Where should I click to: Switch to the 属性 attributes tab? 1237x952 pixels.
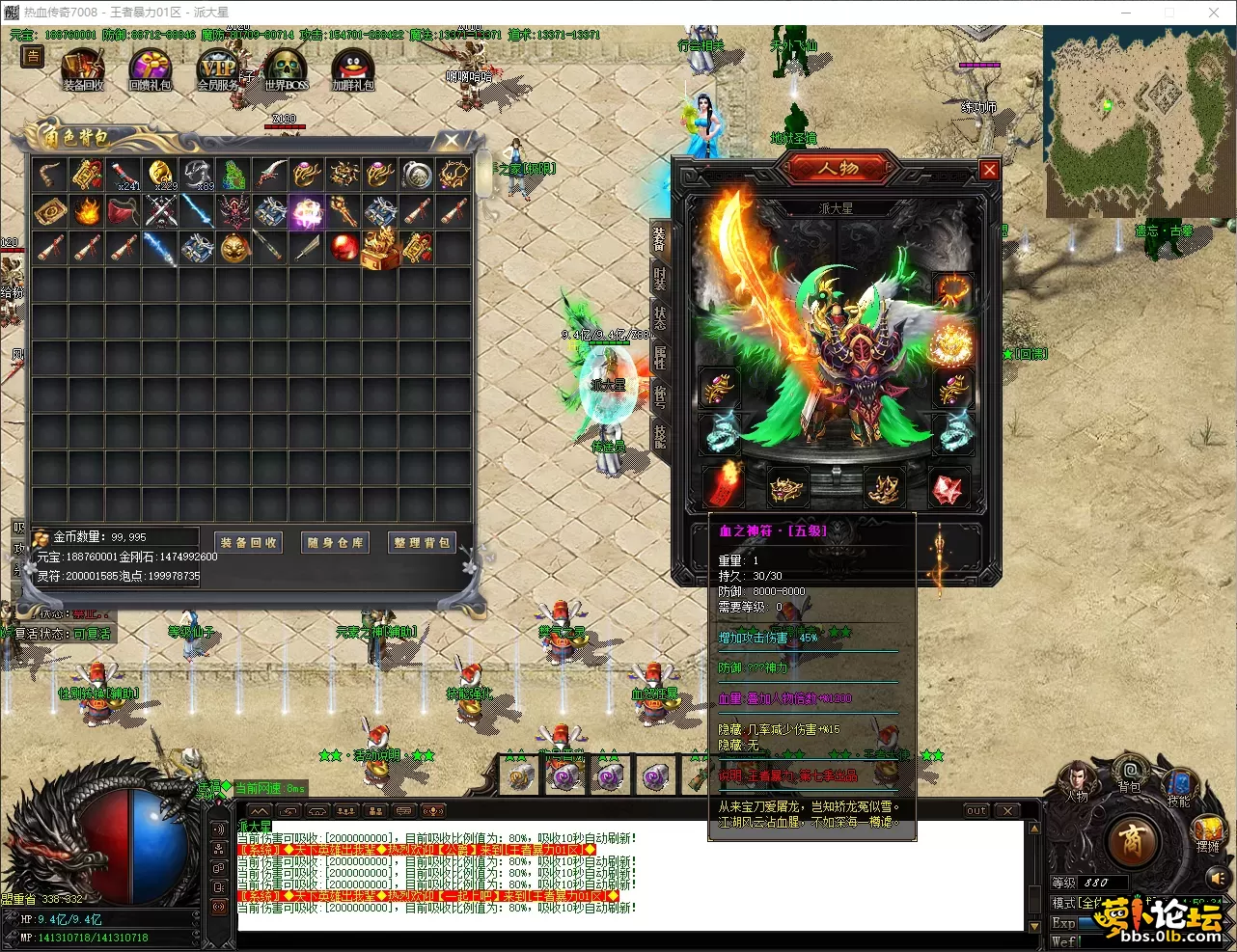660,357
